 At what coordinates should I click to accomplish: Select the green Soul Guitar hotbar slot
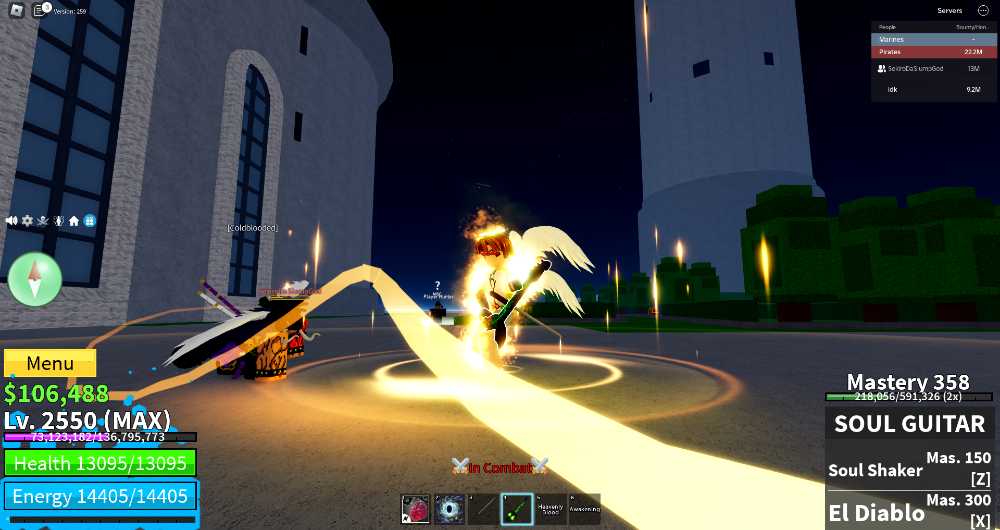[517, 509]
